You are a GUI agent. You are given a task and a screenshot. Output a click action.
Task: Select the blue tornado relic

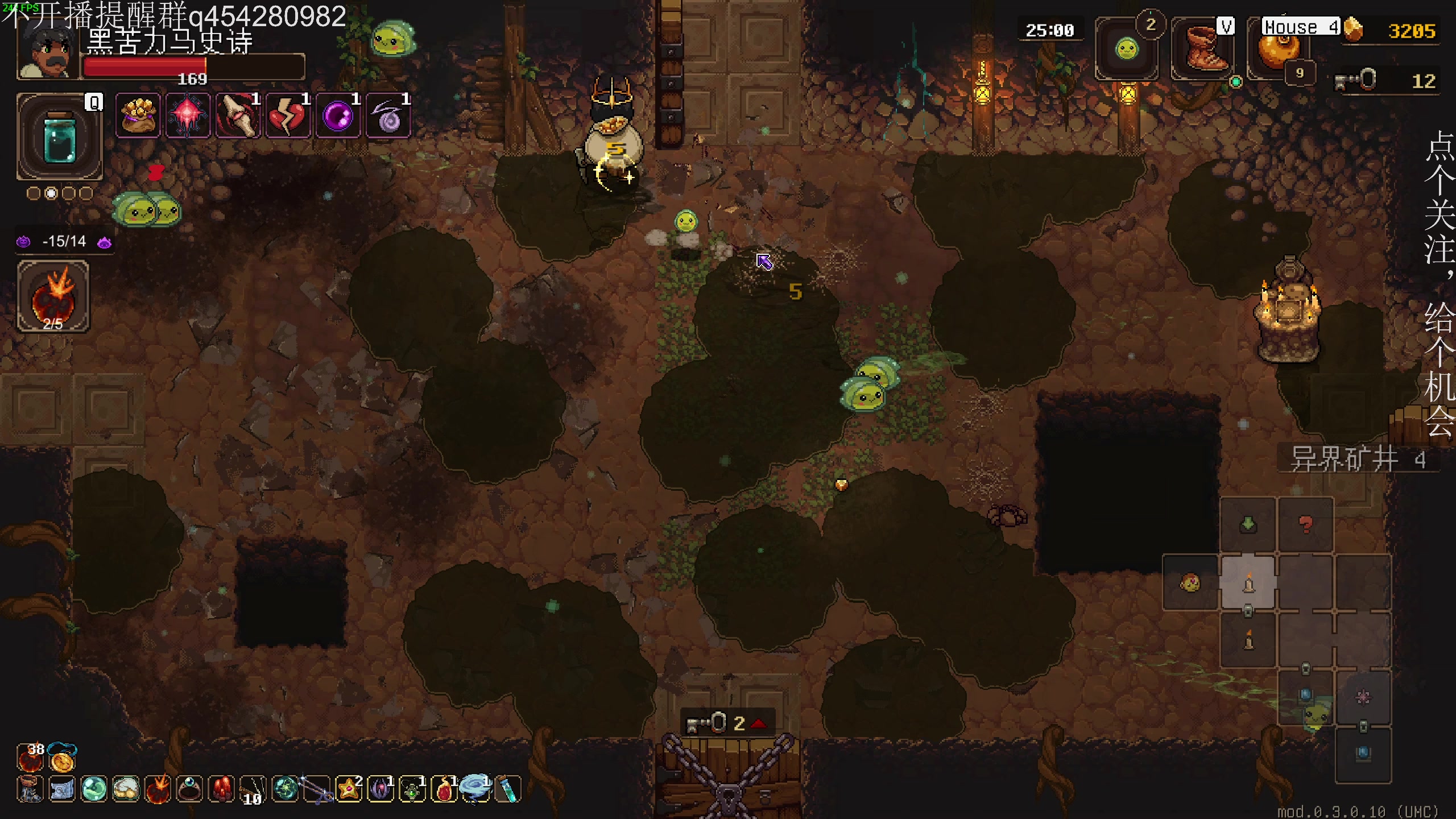pos(475,788)
